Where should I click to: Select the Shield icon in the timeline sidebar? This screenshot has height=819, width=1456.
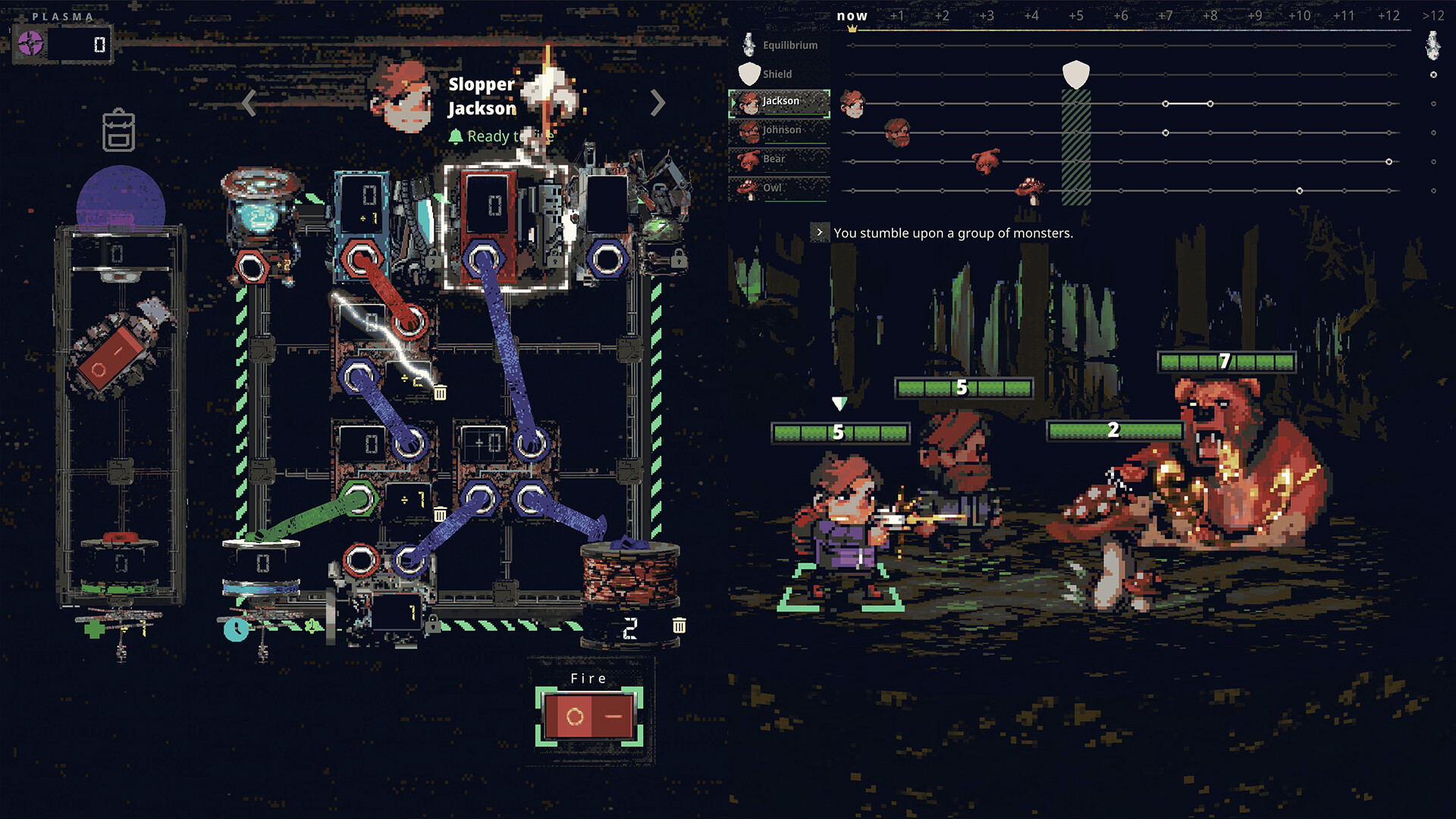point(748,73)
